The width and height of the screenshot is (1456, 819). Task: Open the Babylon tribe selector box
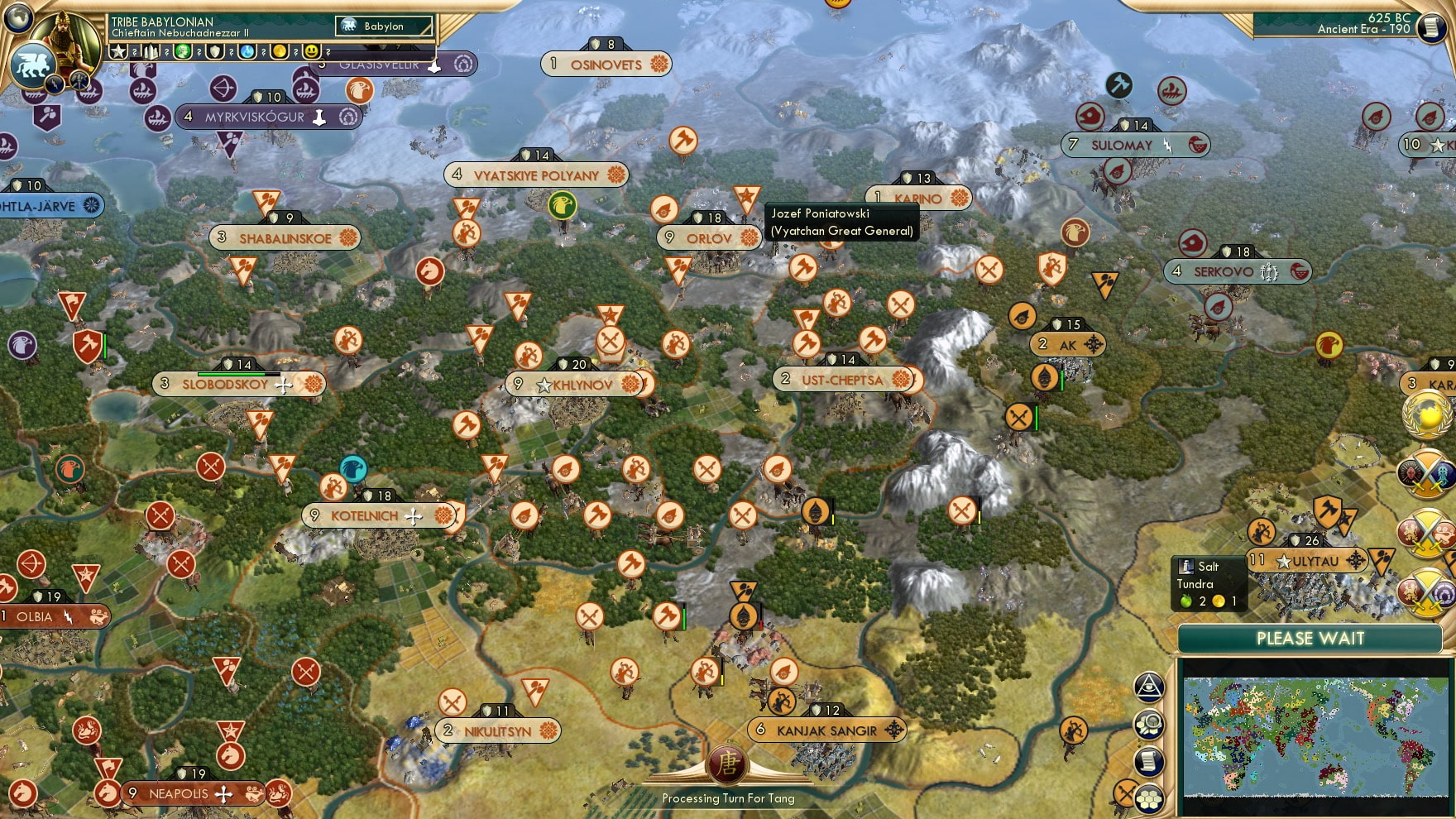(x=382, y=26)
